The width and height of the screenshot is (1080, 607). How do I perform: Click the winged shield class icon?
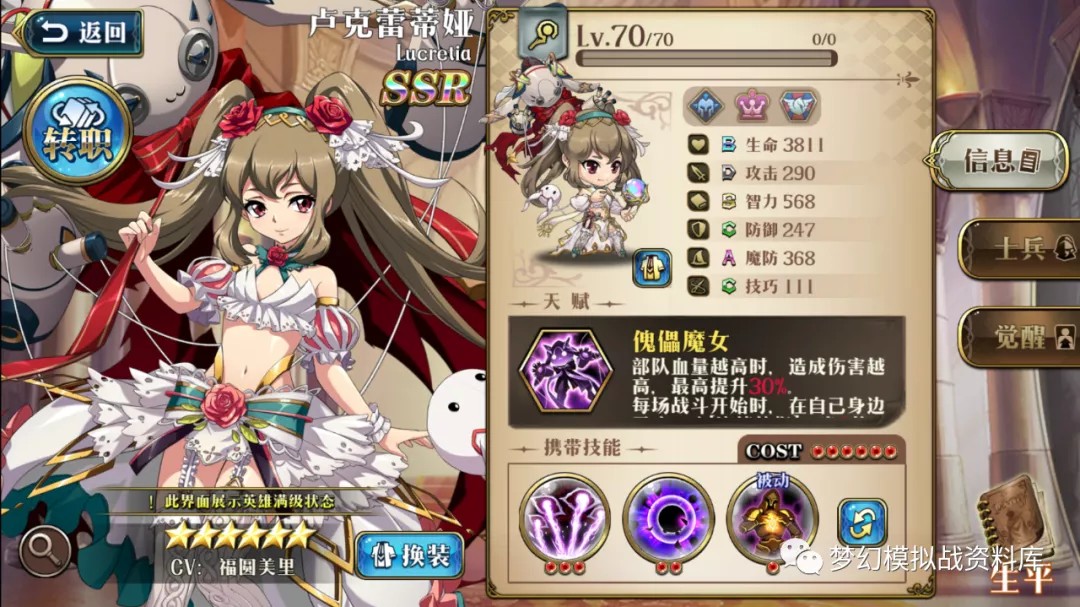click(797, 104)
